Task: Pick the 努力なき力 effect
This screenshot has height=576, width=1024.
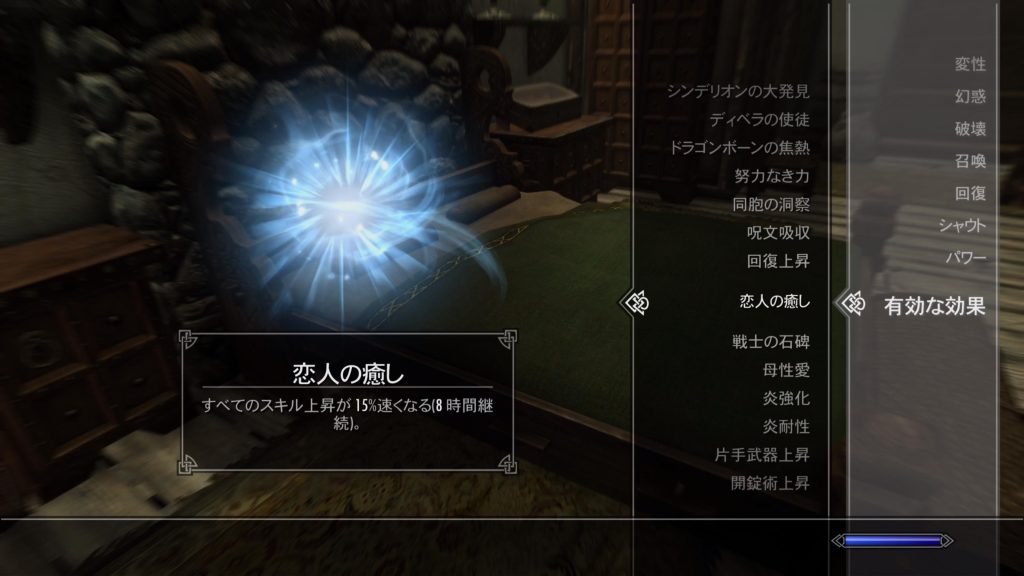Action: (770, 176)
